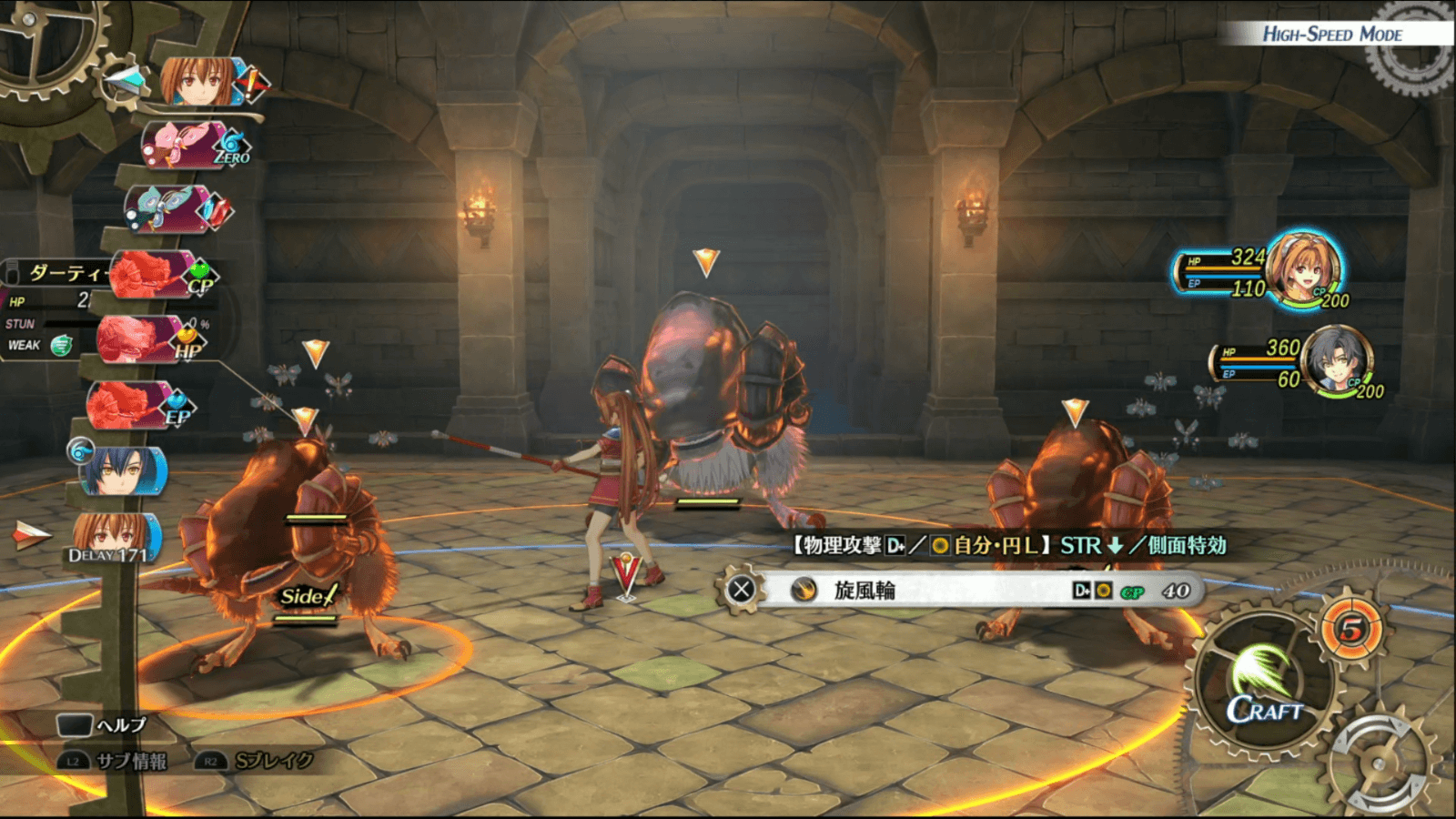Image resolution: width=1456 pixels, height=819 pixels.
Task: Select Joshua's party status portrait
Action: [1336, 360]
